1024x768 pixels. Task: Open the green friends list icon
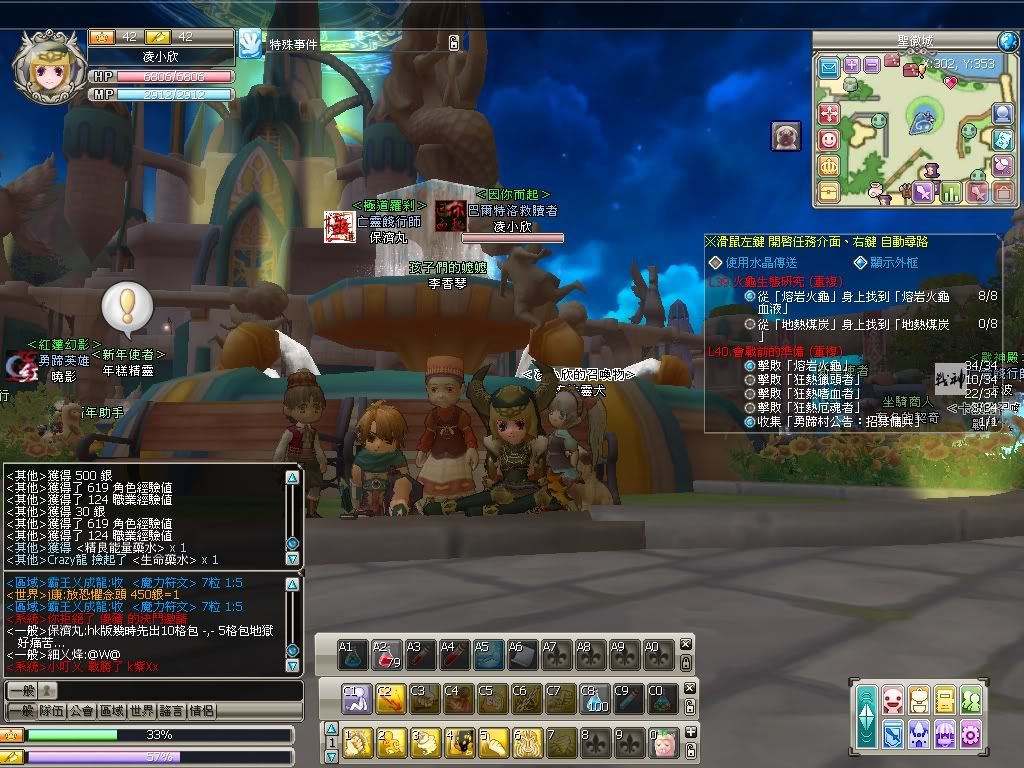[971, 700]
